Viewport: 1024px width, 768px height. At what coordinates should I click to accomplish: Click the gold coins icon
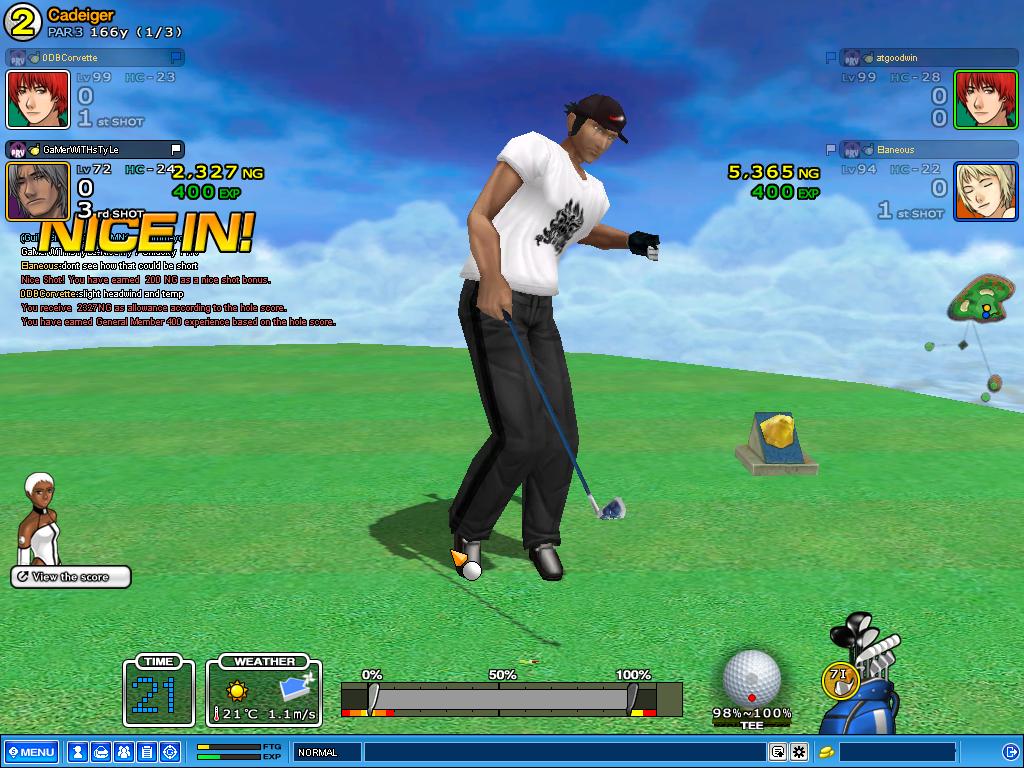(827, 752)
